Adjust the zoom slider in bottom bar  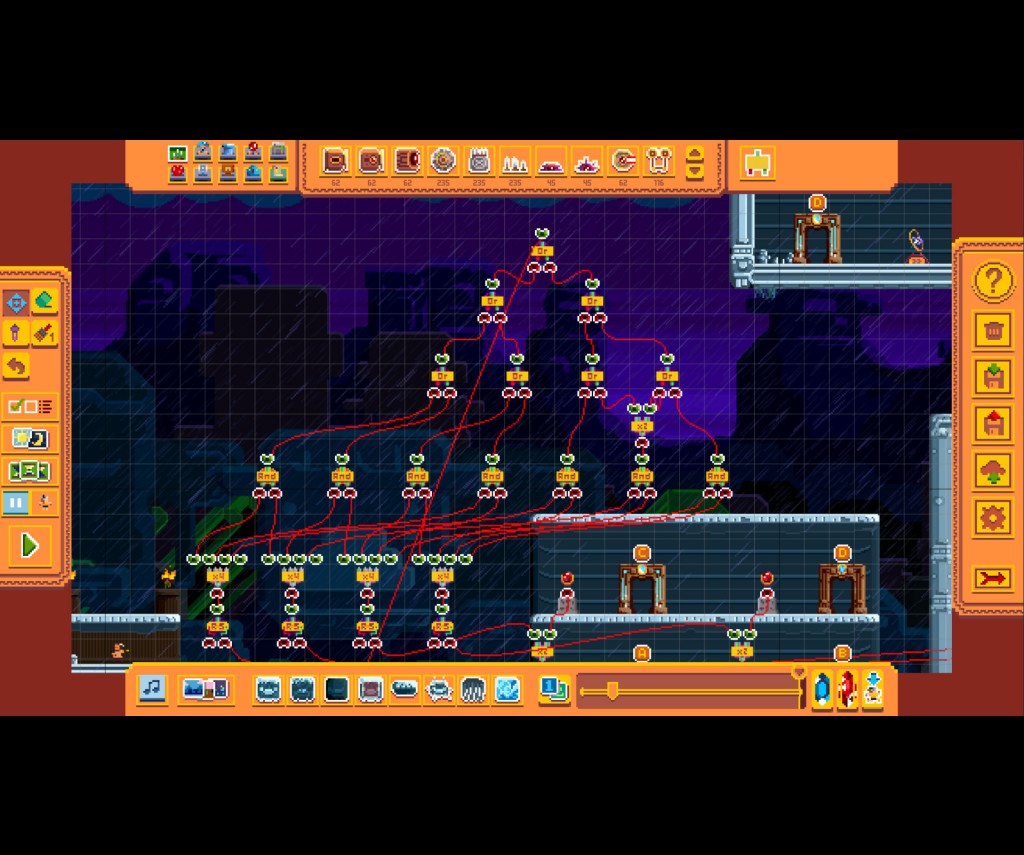point(612,689)
